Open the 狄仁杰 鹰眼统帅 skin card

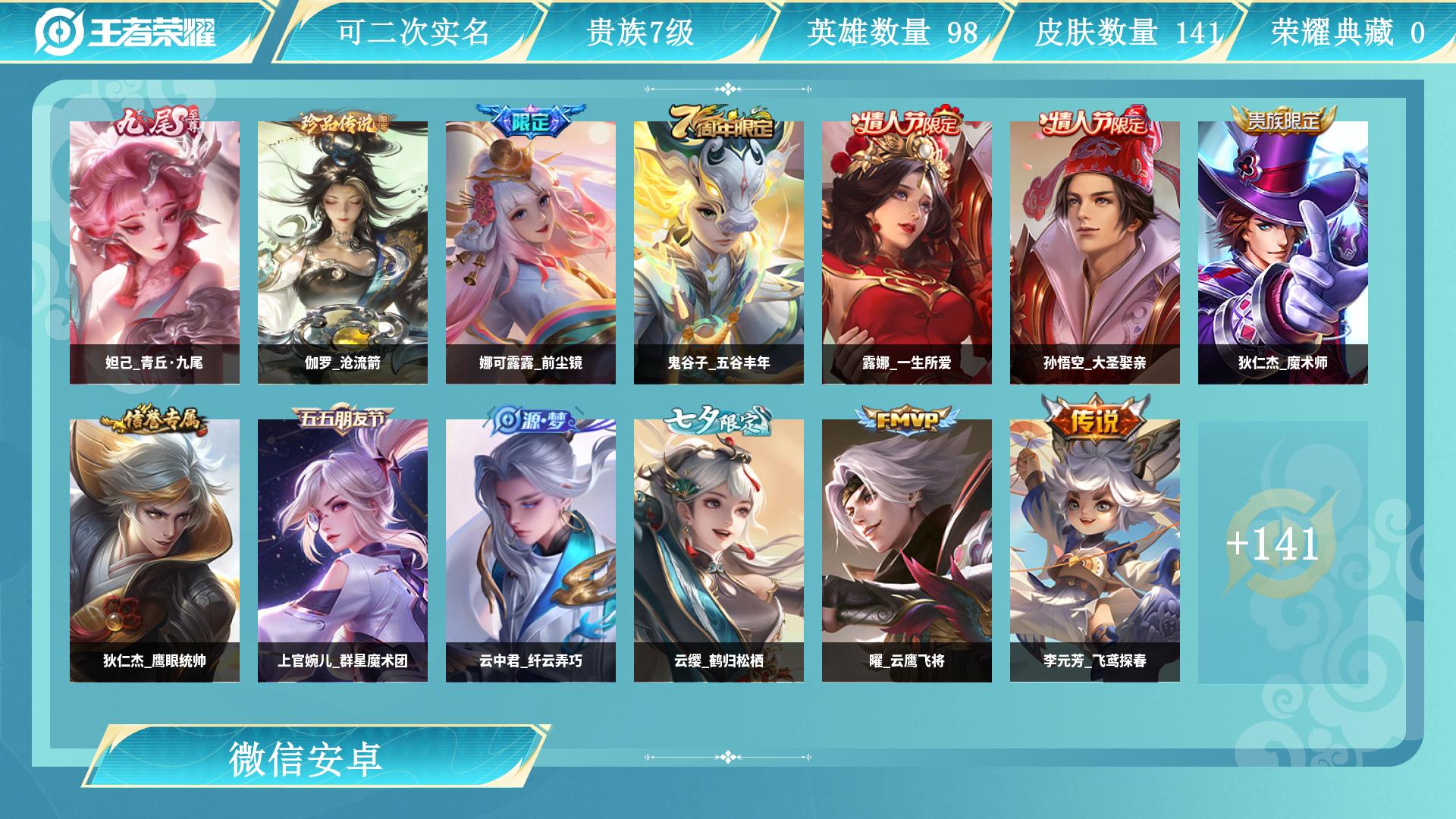155,551
